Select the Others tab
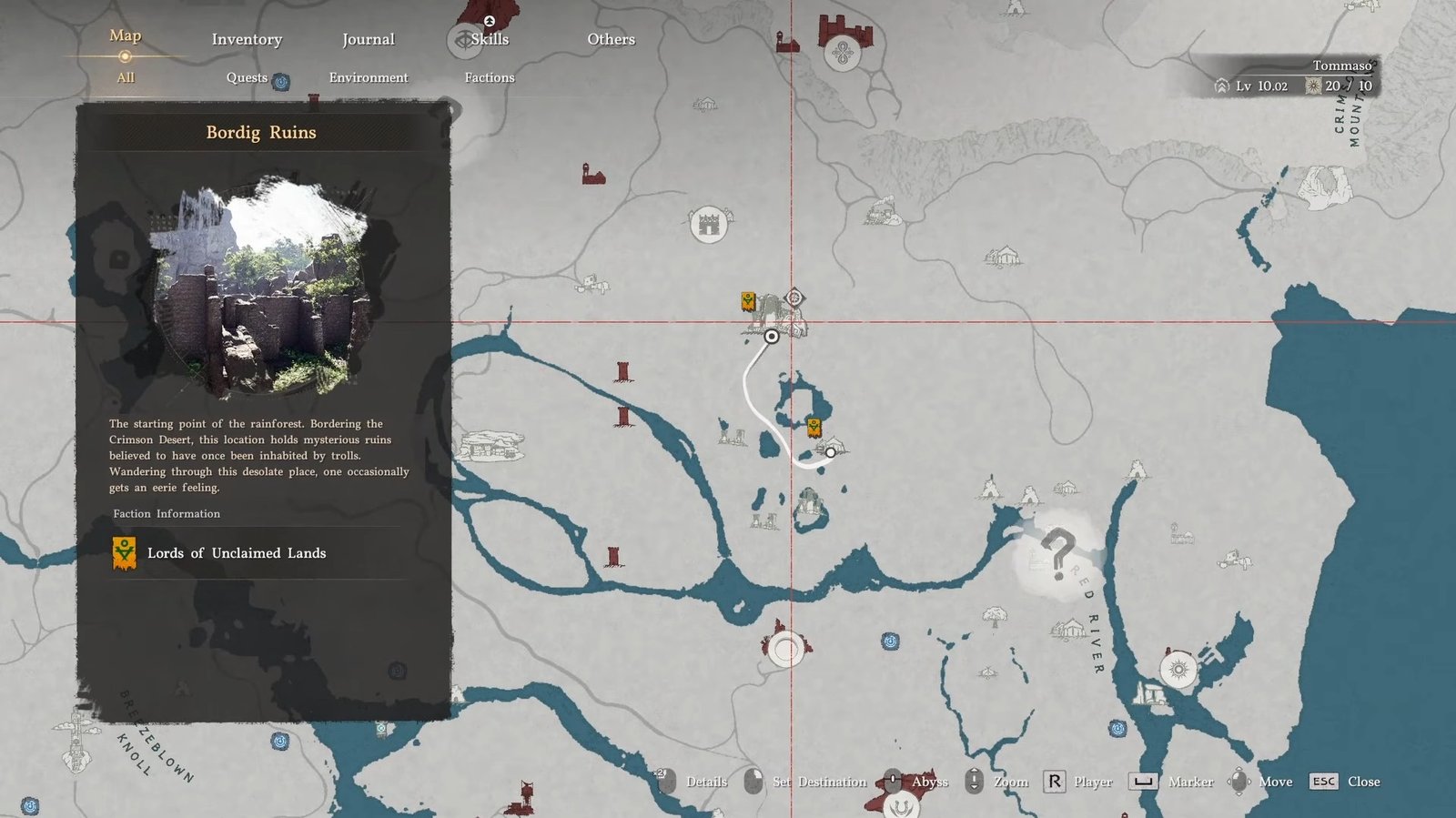 (x=611, y=39)
